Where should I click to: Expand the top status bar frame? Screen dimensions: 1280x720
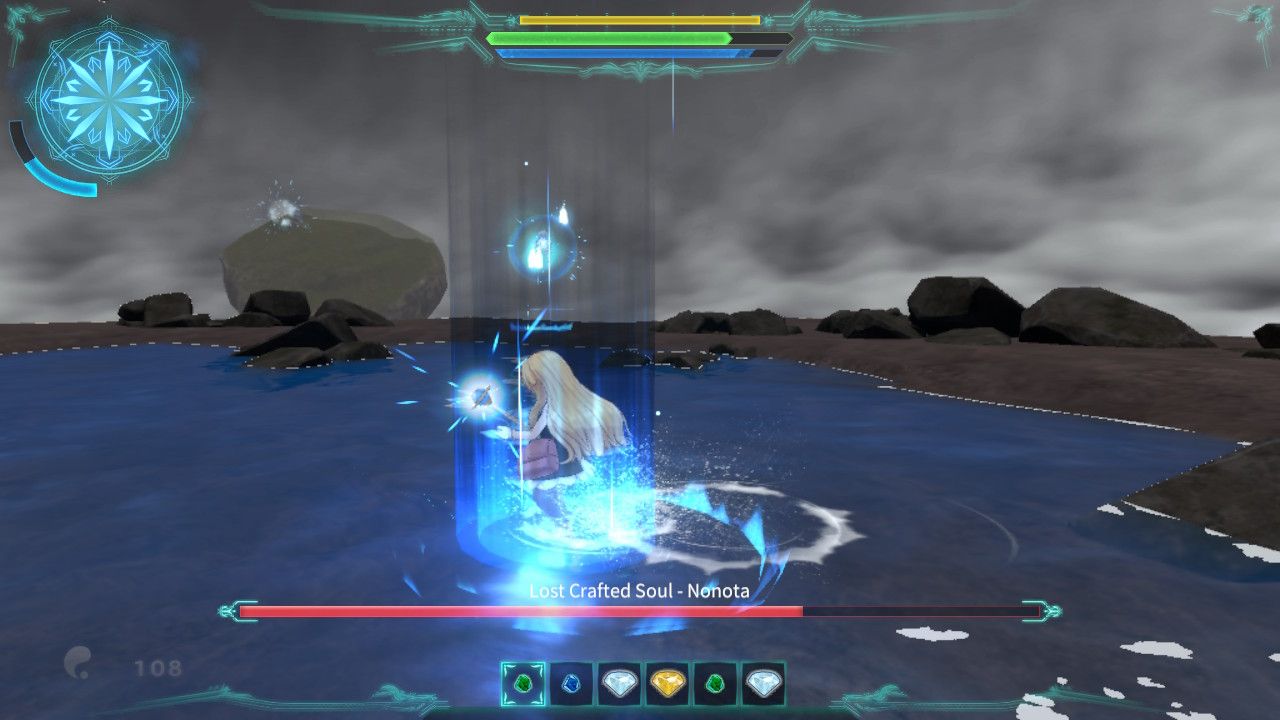(x=640, y=35)
